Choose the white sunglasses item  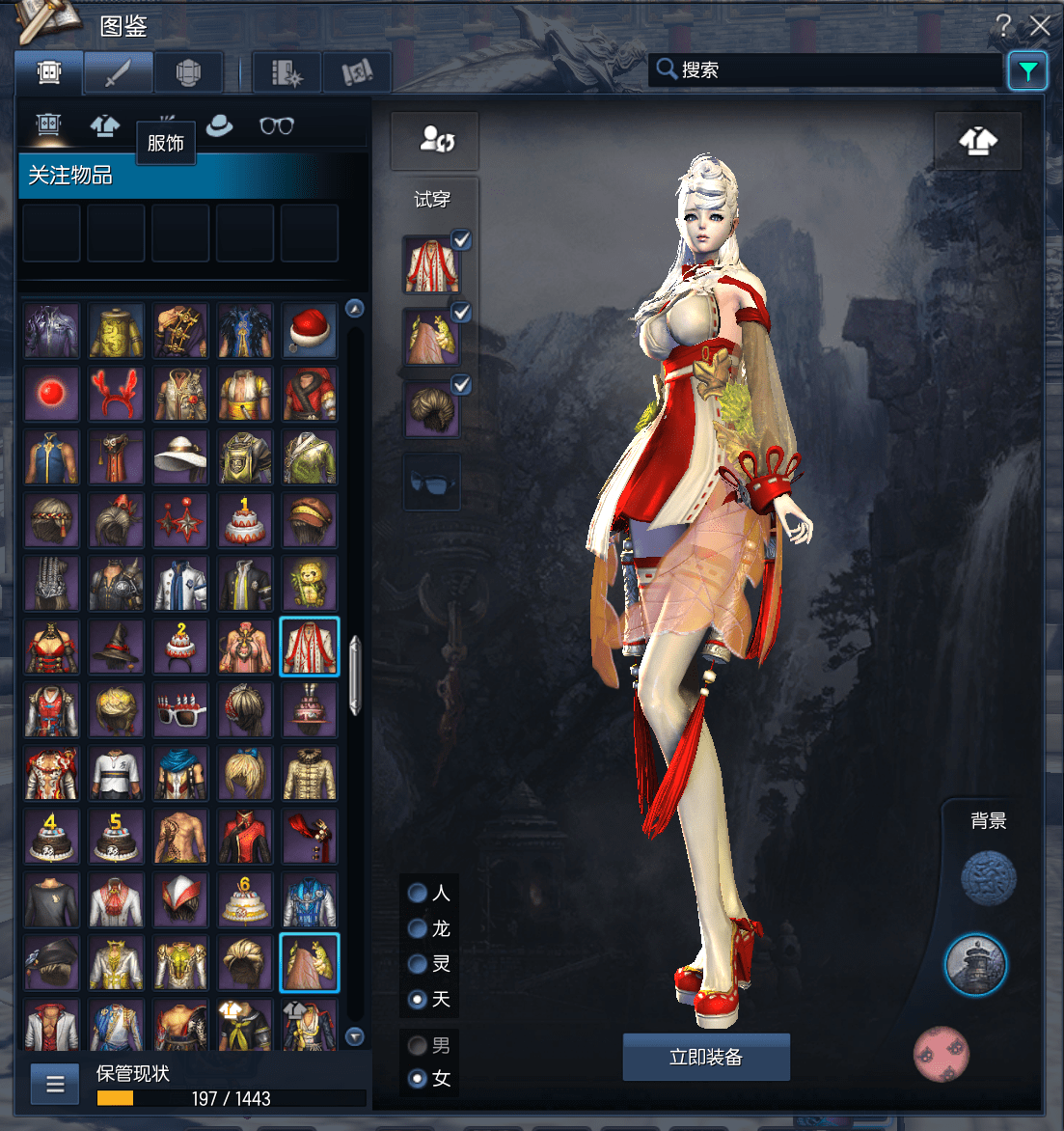pos(180,711)
